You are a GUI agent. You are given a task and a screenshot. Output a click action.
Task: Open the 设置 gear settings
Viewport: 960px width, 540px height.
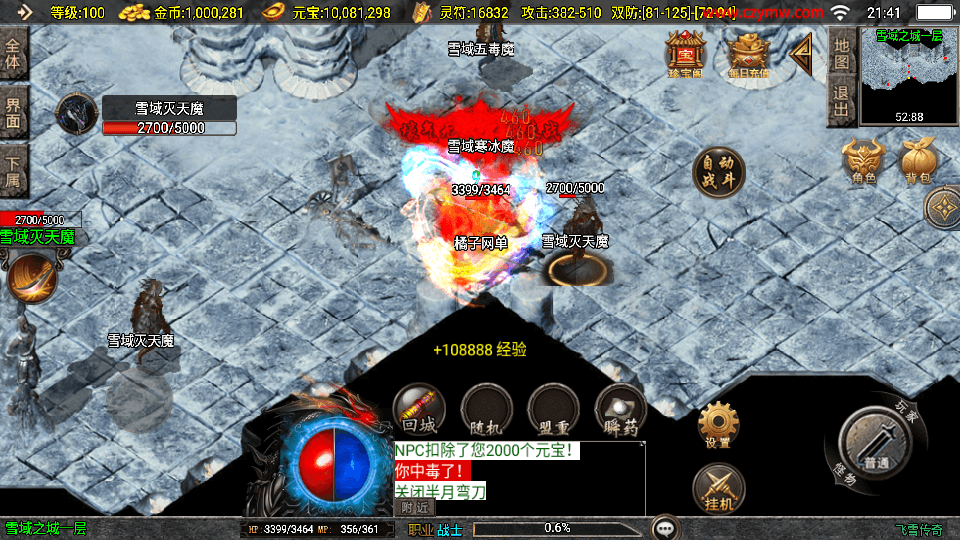click(718, 425)
